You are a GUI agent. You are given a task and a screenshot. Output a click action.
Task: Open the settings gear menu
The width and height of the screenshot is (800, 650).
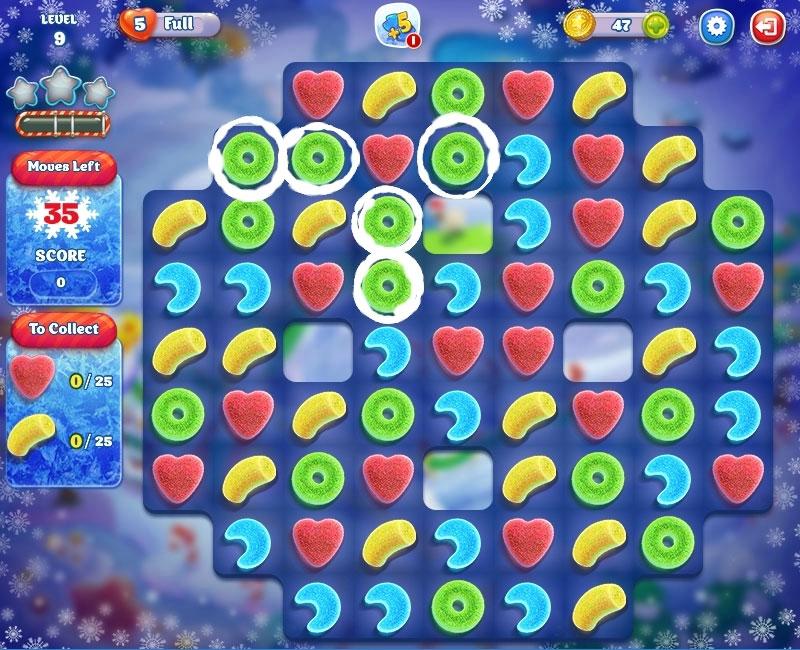(715, 26)
